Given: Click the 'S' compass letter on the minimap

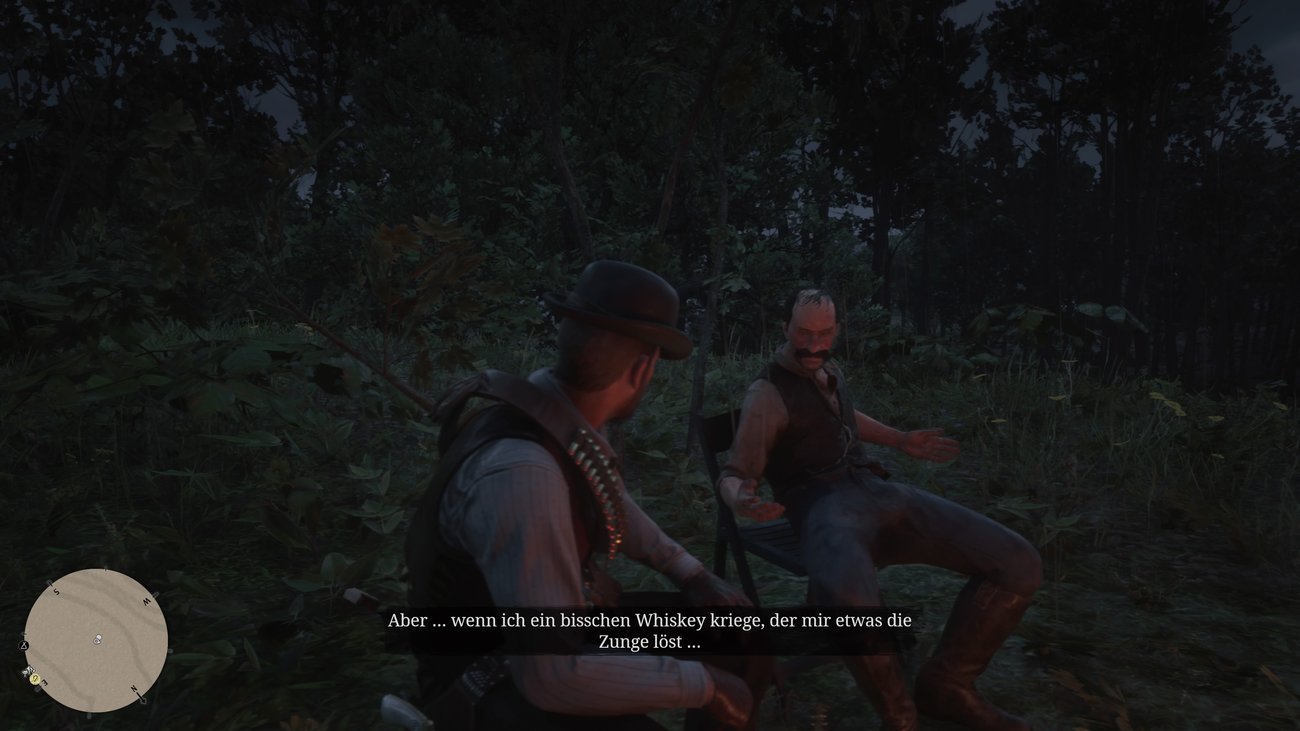Looking at the screenshot, I should click(x=56, y=591).
